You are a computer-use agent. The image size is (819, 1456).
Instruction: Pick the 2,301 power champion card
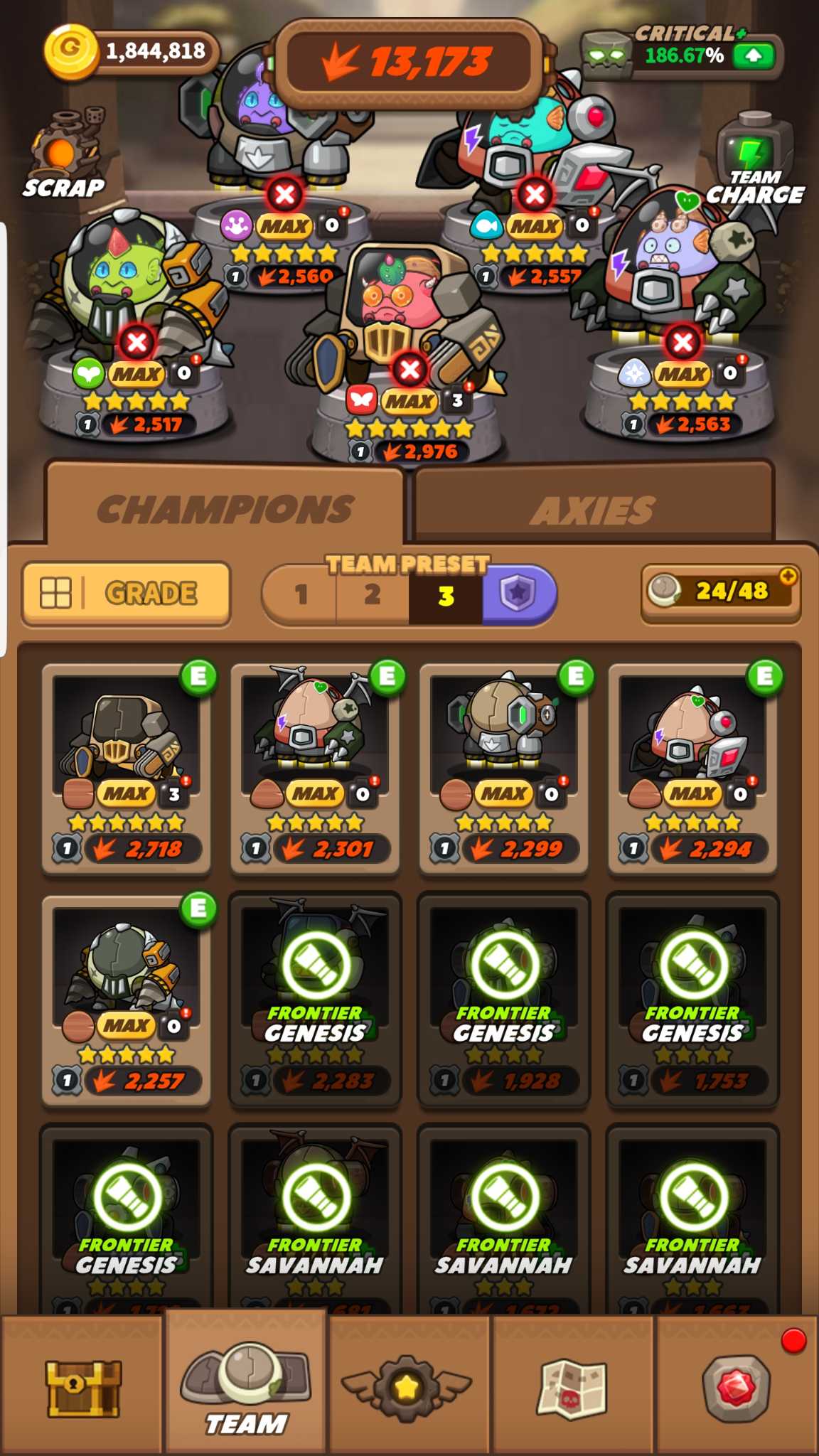click(315, 768)
